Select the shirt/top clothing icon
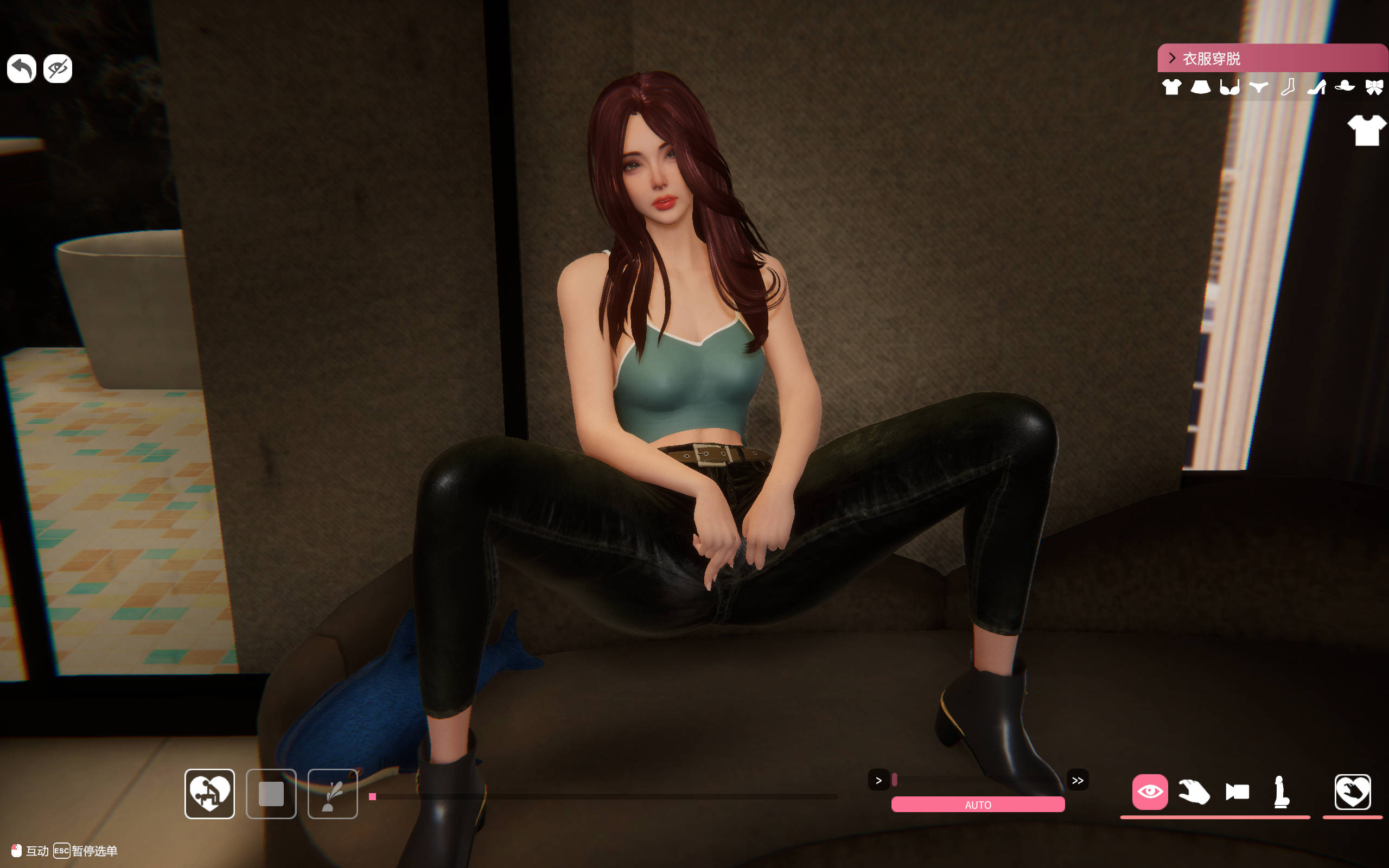The height and width of the screenshot is (868, 1389). point(1172,87)
